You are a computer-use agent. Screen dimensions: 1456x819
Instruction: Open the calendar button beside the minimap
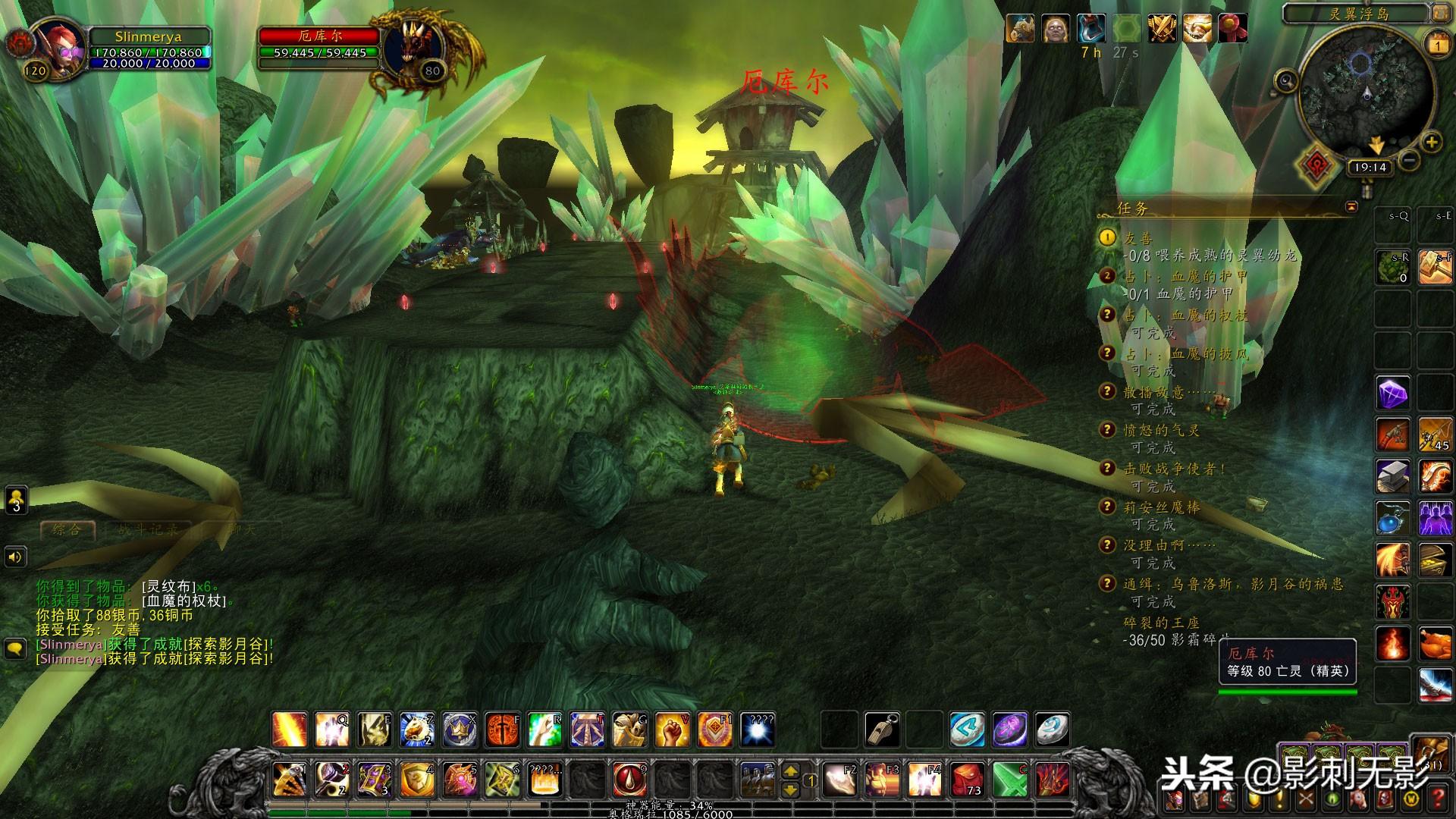1438,44
